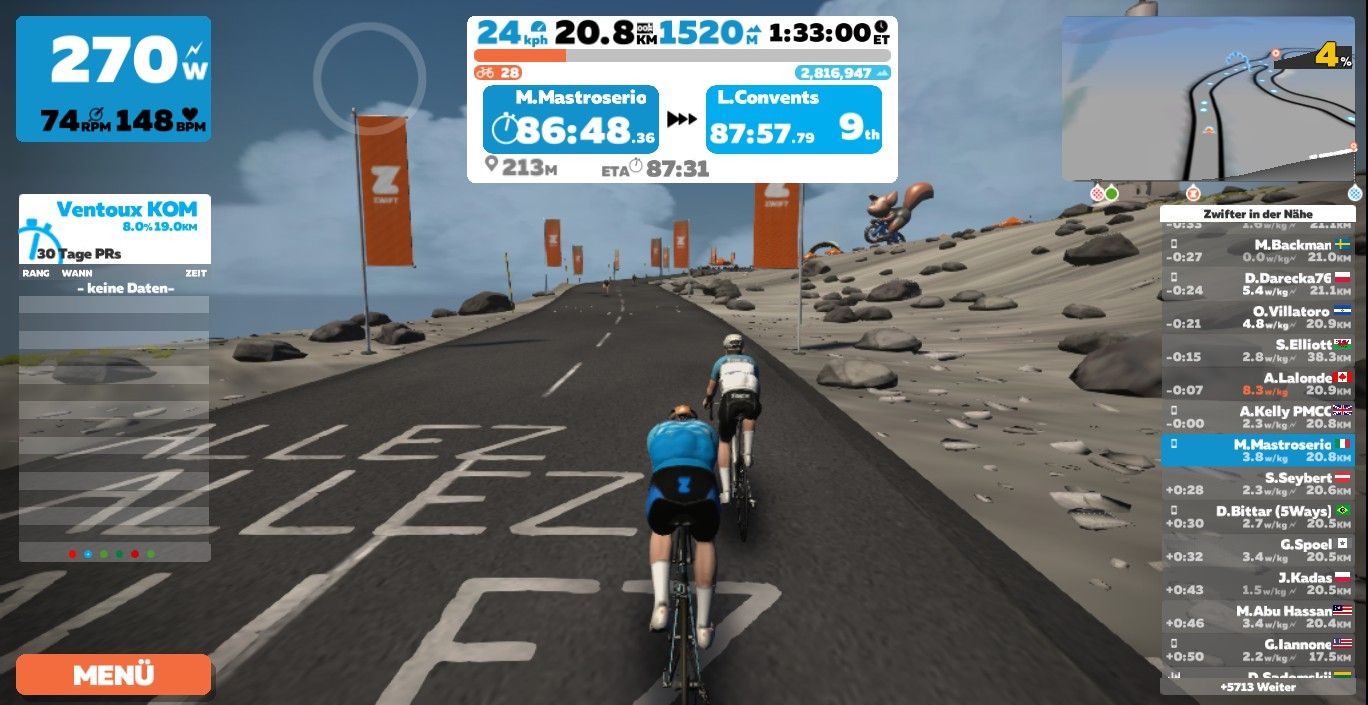The width and height of the screenshot is (1368, 705).
Task: Click S.Seybert in the rider list
Action: (x=1257, y=484)
